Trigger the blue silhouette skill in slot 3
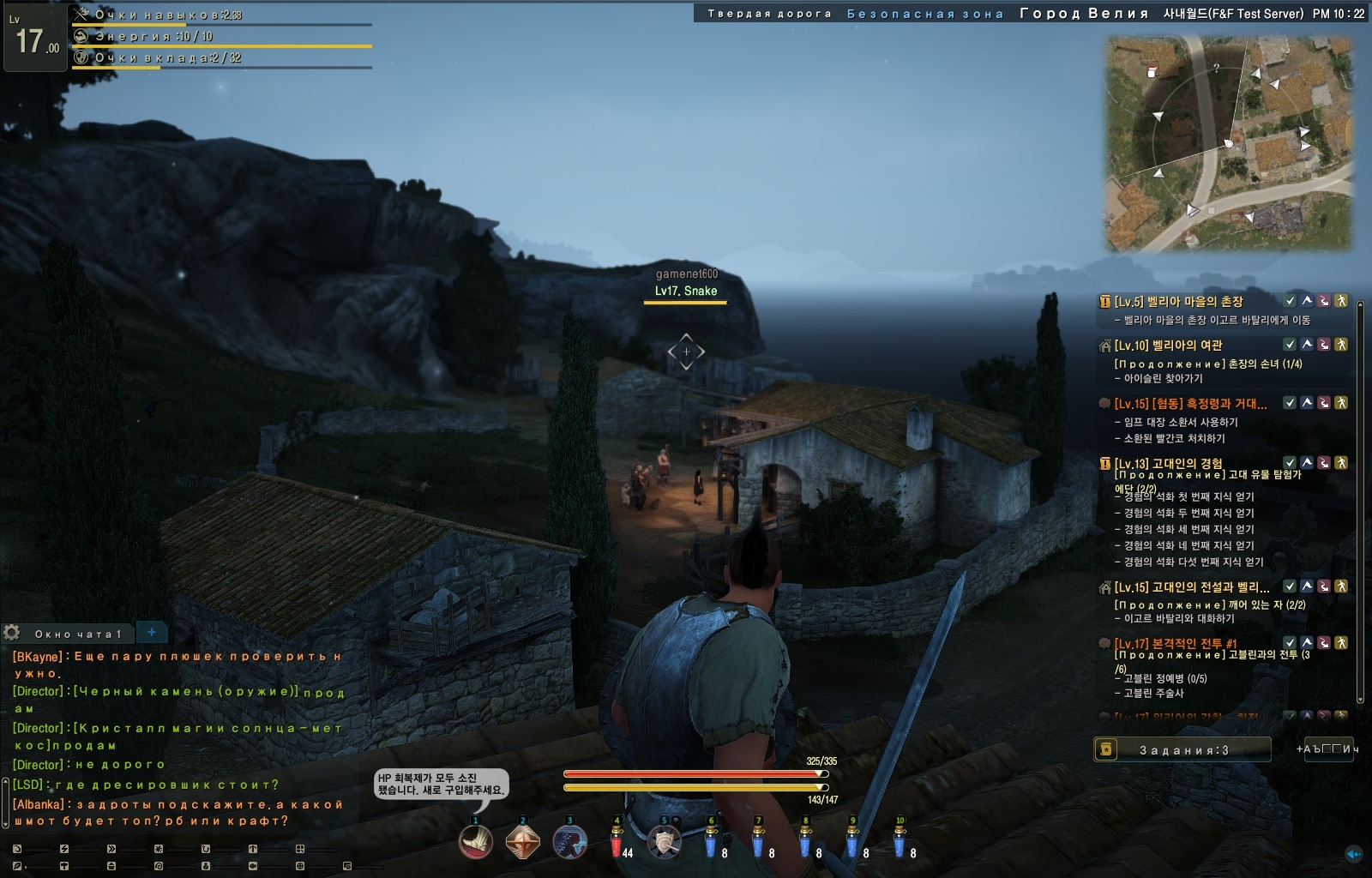Image resolution: width=1372 pixels, height=878 pixels. [569, 842]
